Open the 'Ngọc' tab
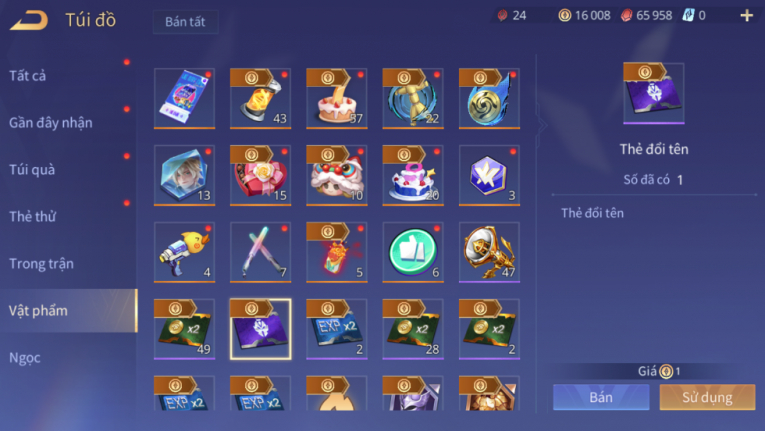Screen dimensions: 765x431 point(25,357)
